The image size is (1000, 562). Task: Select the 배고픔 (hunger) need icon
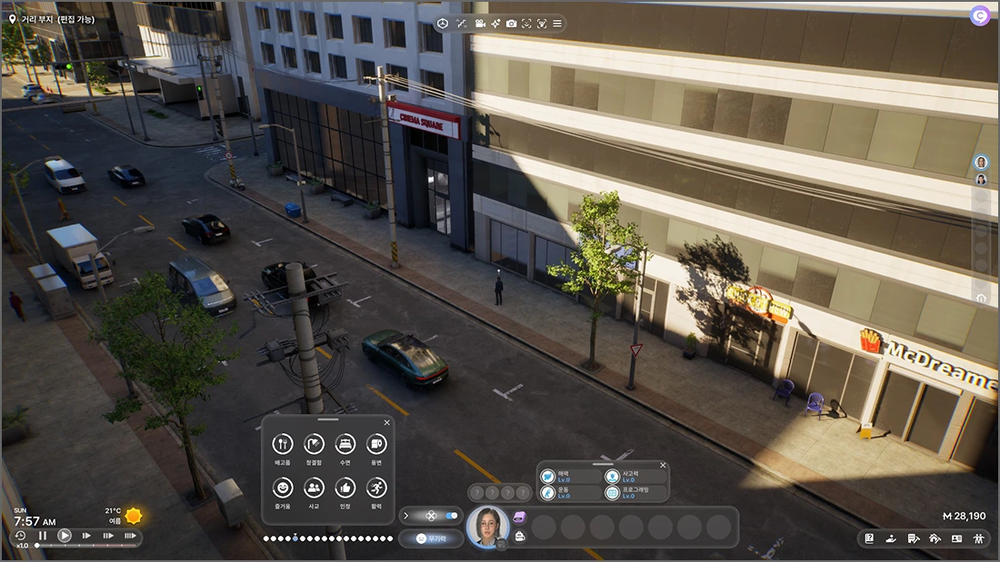(283, 444)
